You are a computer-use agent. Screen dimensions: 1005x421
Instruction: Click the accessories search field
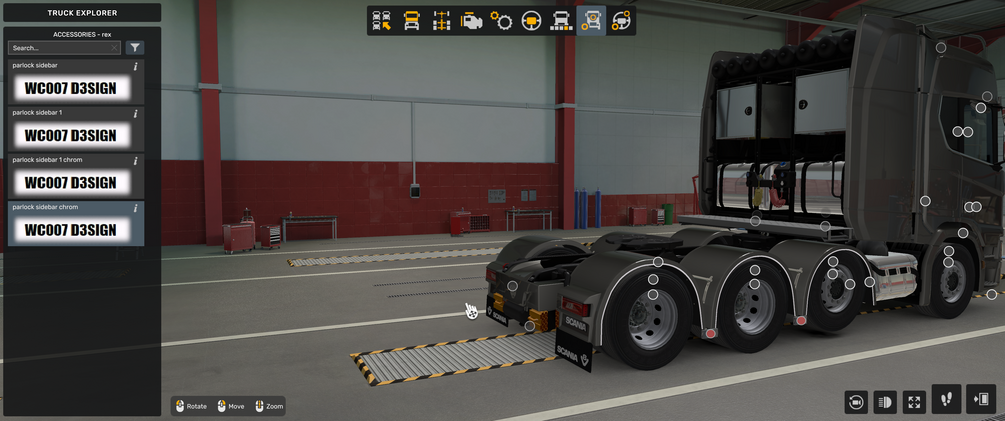(x=58, y=48)
